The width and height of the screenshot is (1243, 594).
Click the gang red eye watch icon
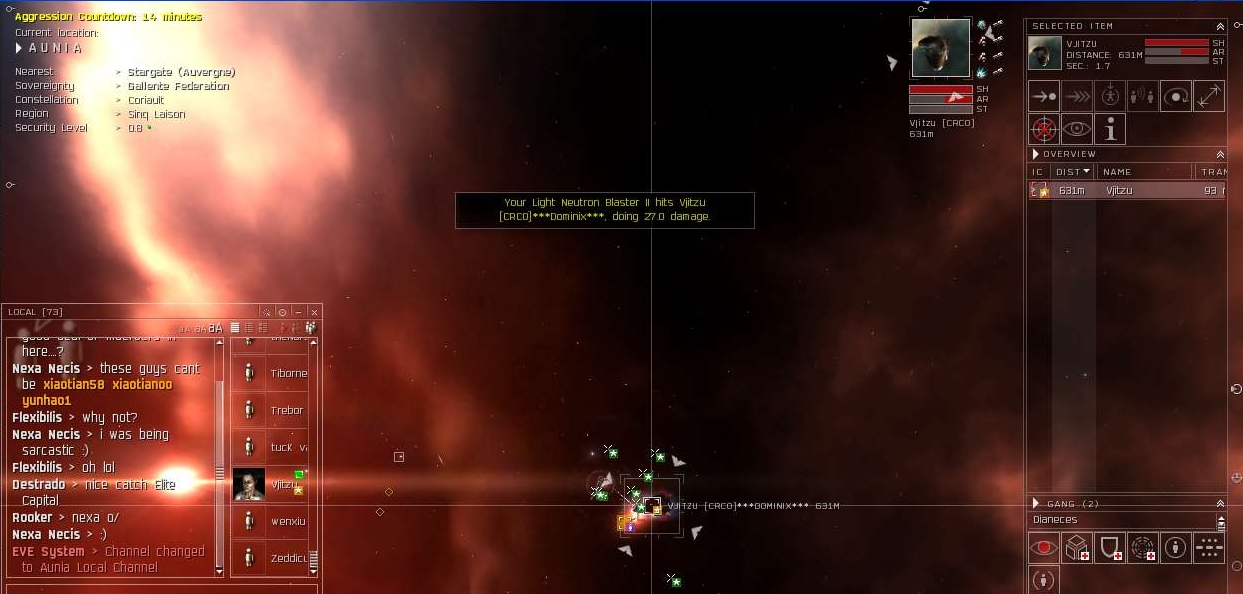(1044, 547)
